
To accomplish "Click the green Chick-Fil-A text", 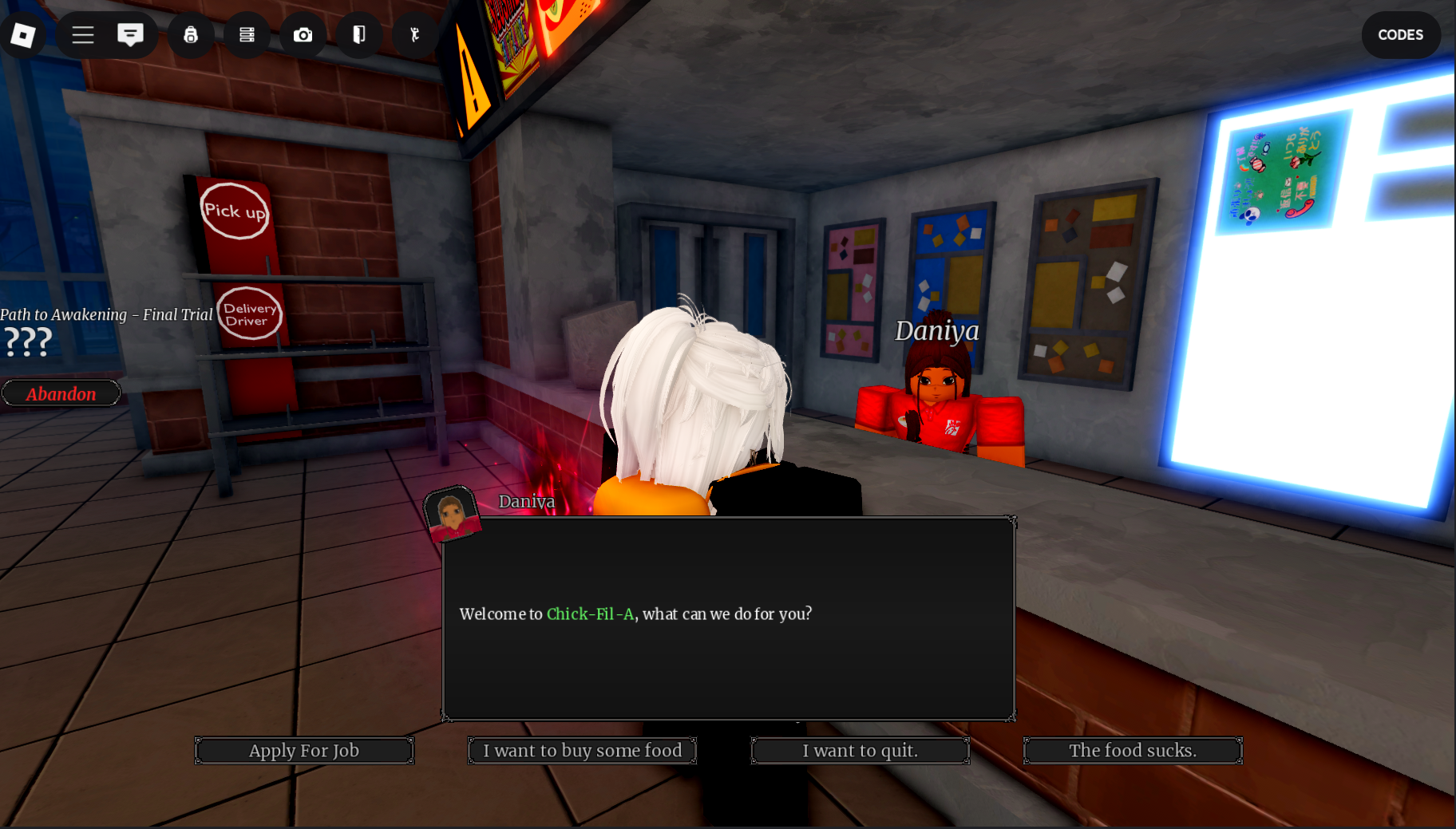I will point(589,614).
